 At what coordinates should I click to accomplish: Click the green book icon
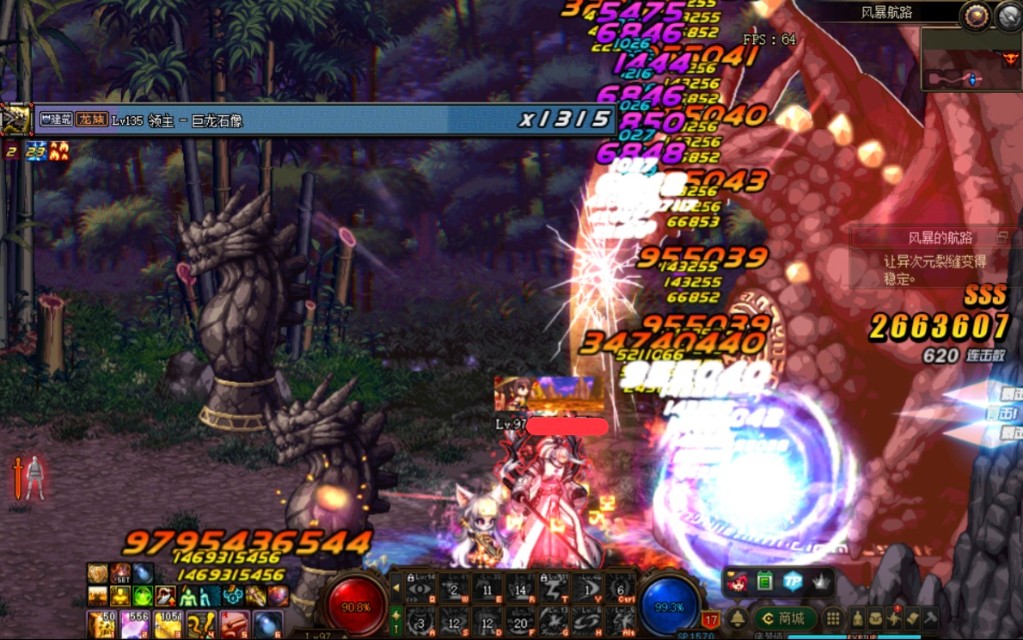(x=765, y=581)
